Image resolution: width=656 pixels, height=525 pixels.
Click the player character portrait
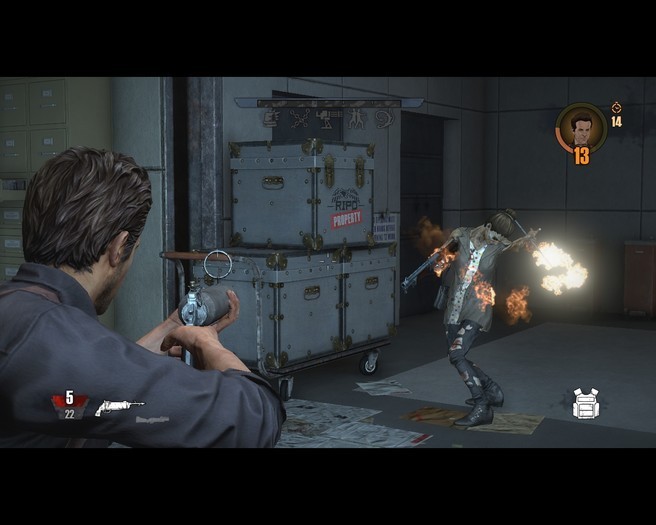tap(580, 126)
